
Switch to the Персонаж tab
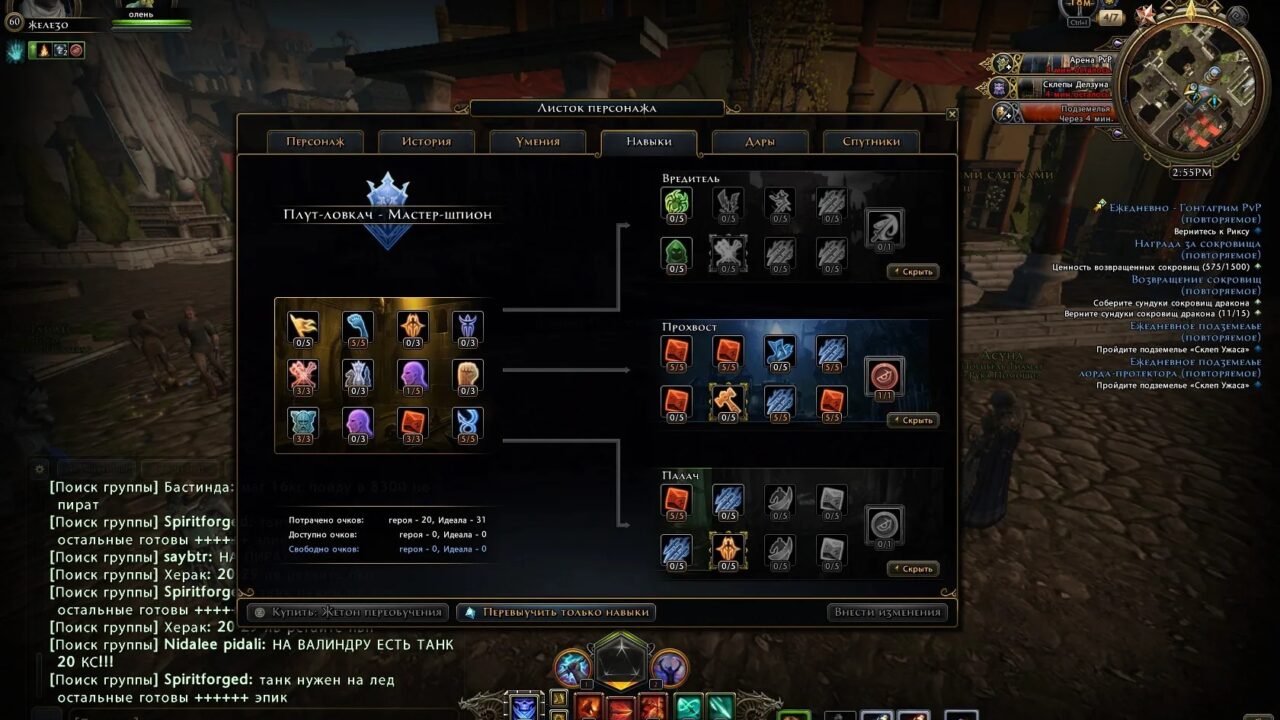[315, 142]
